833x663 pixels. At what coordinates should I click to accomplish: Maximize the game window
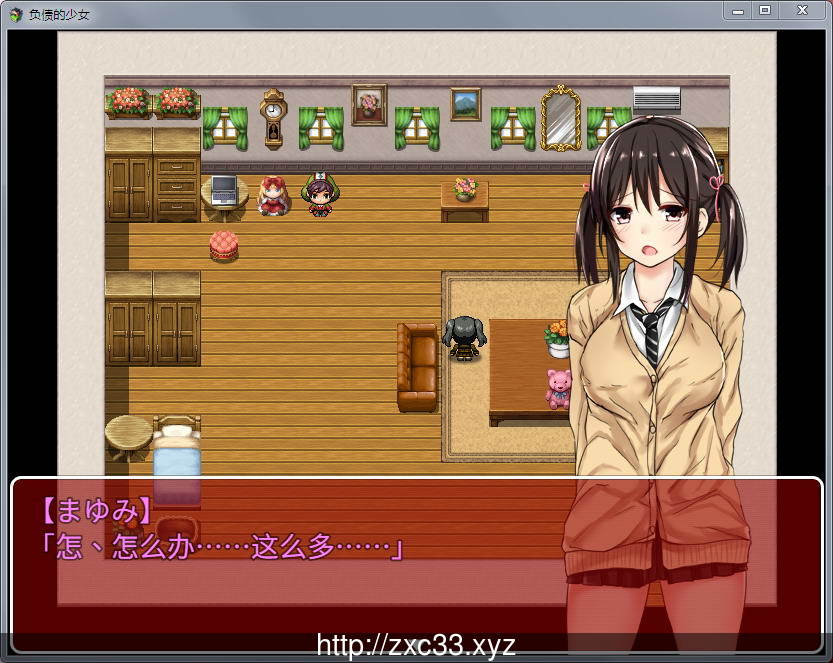pos(765,10)
